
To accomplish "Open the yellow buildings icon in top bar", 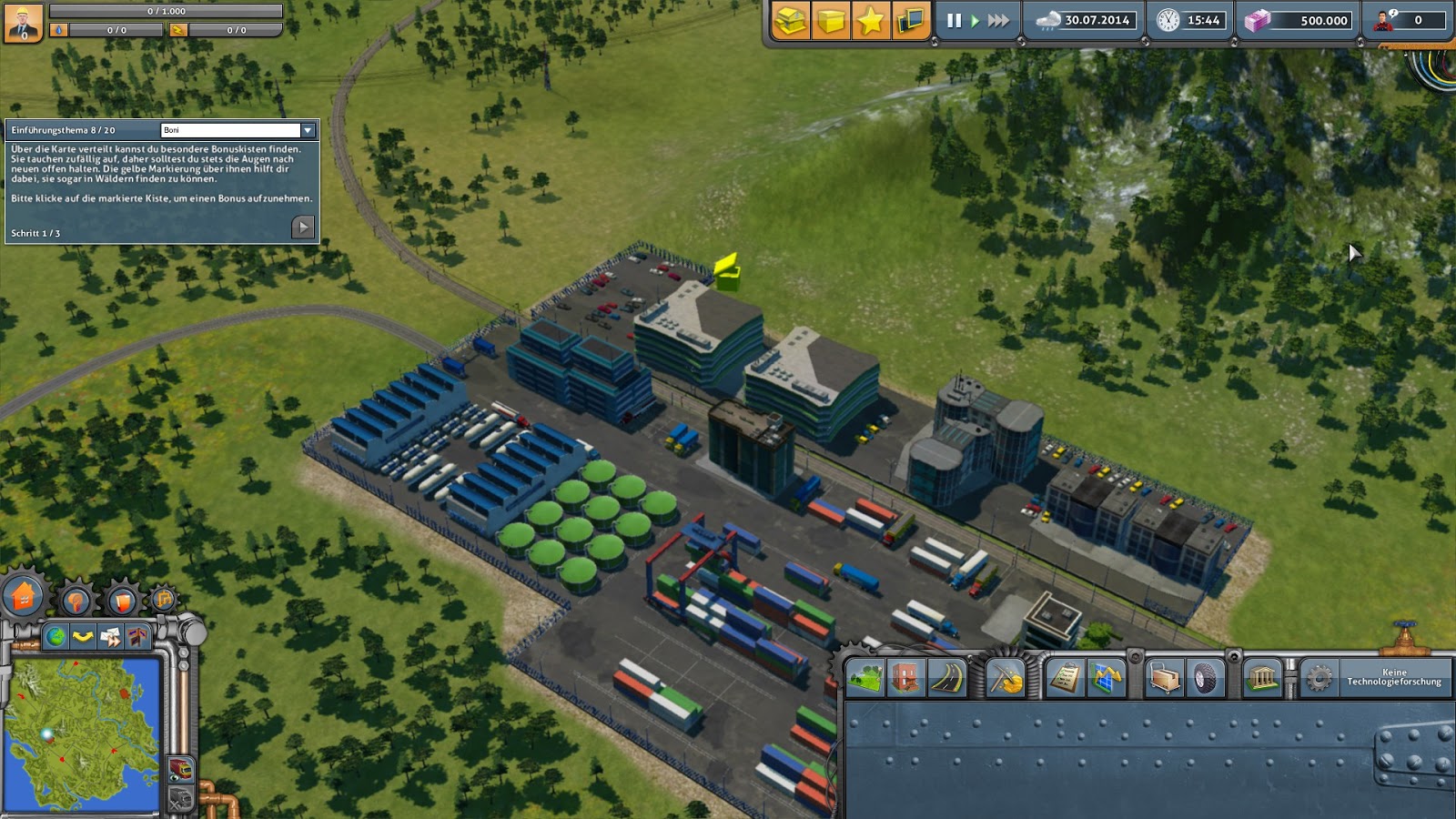I will click(790, 20).
